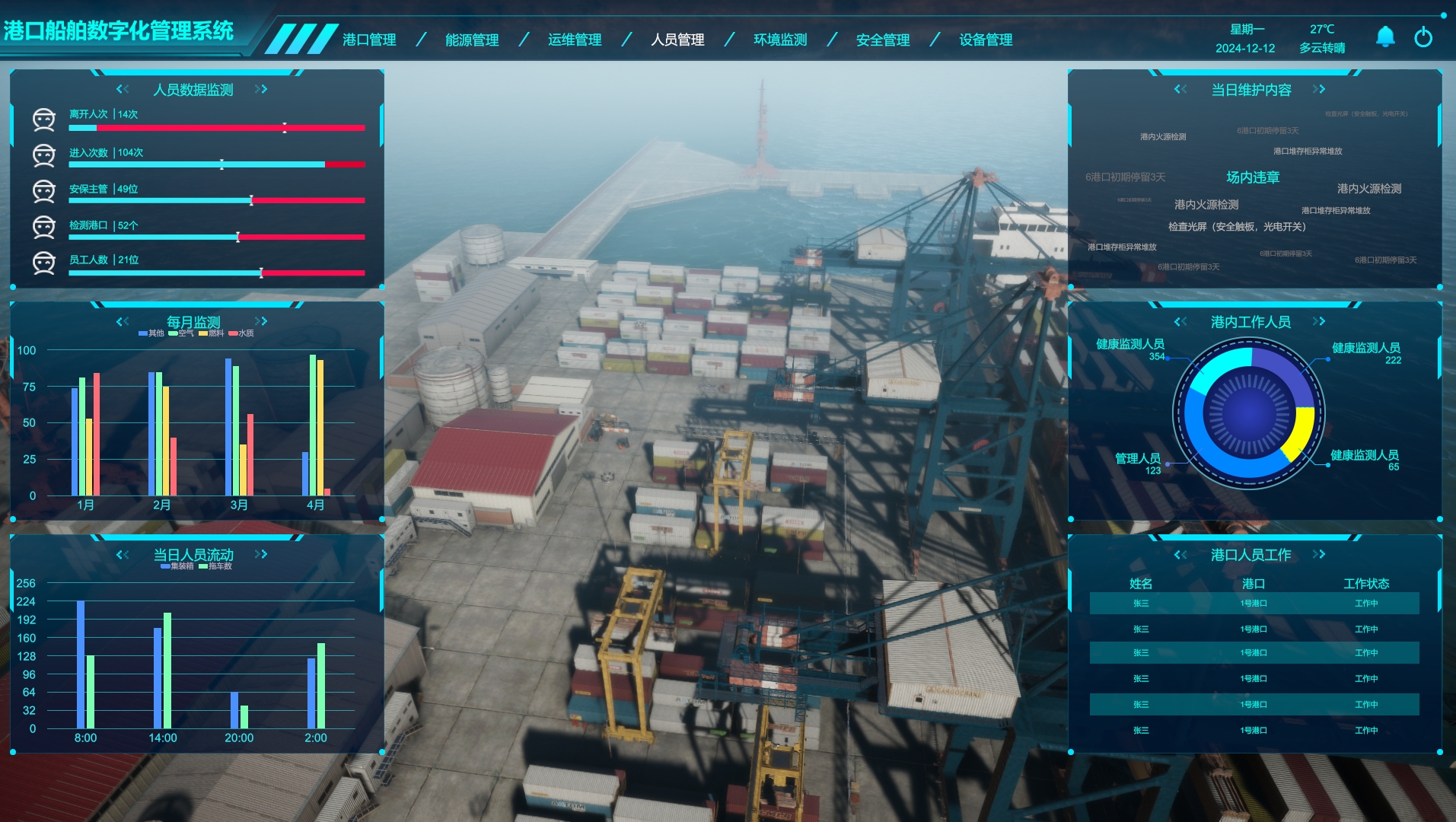The height and width of the screenshot is (822, 1456).
Task: Click the left arrows beside 当日人员流动
Action: coord(123,554)
